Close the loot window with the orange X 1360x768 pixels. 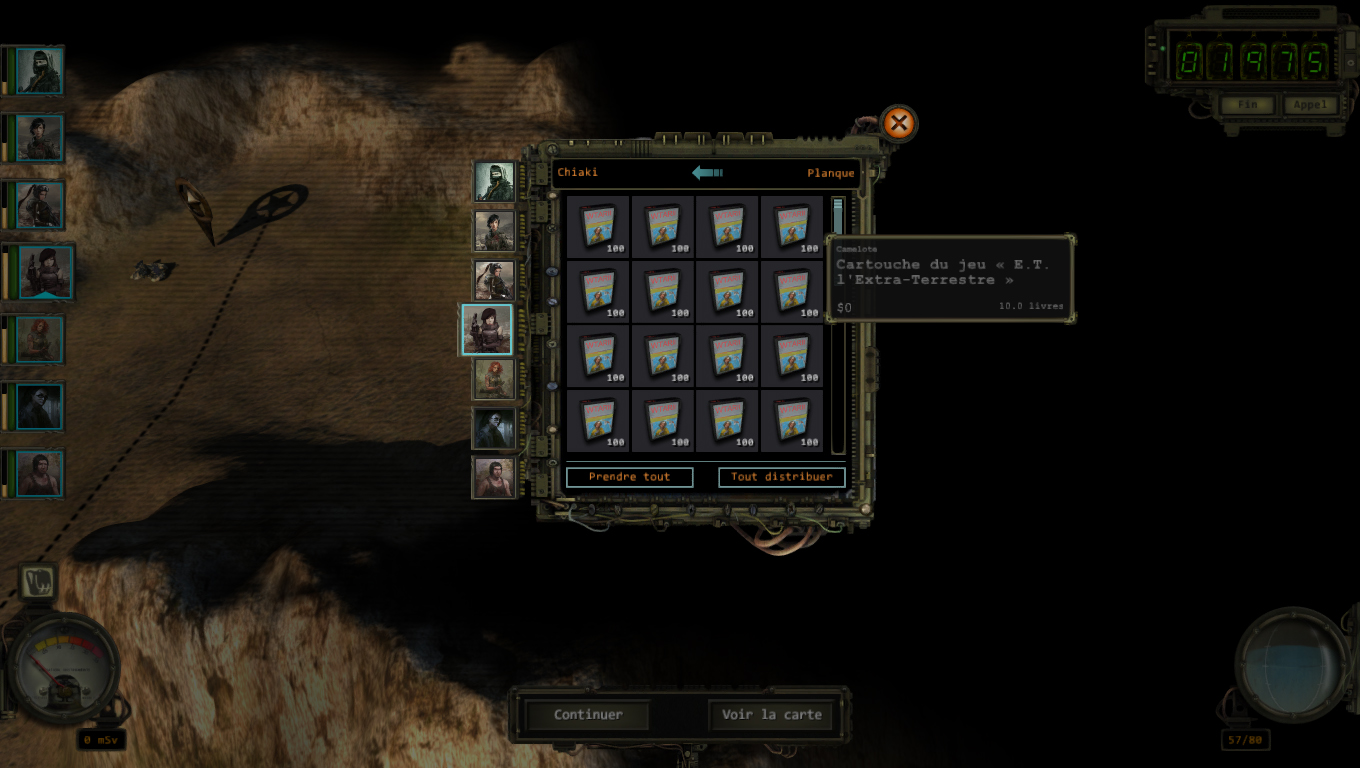pyautogui.click(x=898, y=124)
